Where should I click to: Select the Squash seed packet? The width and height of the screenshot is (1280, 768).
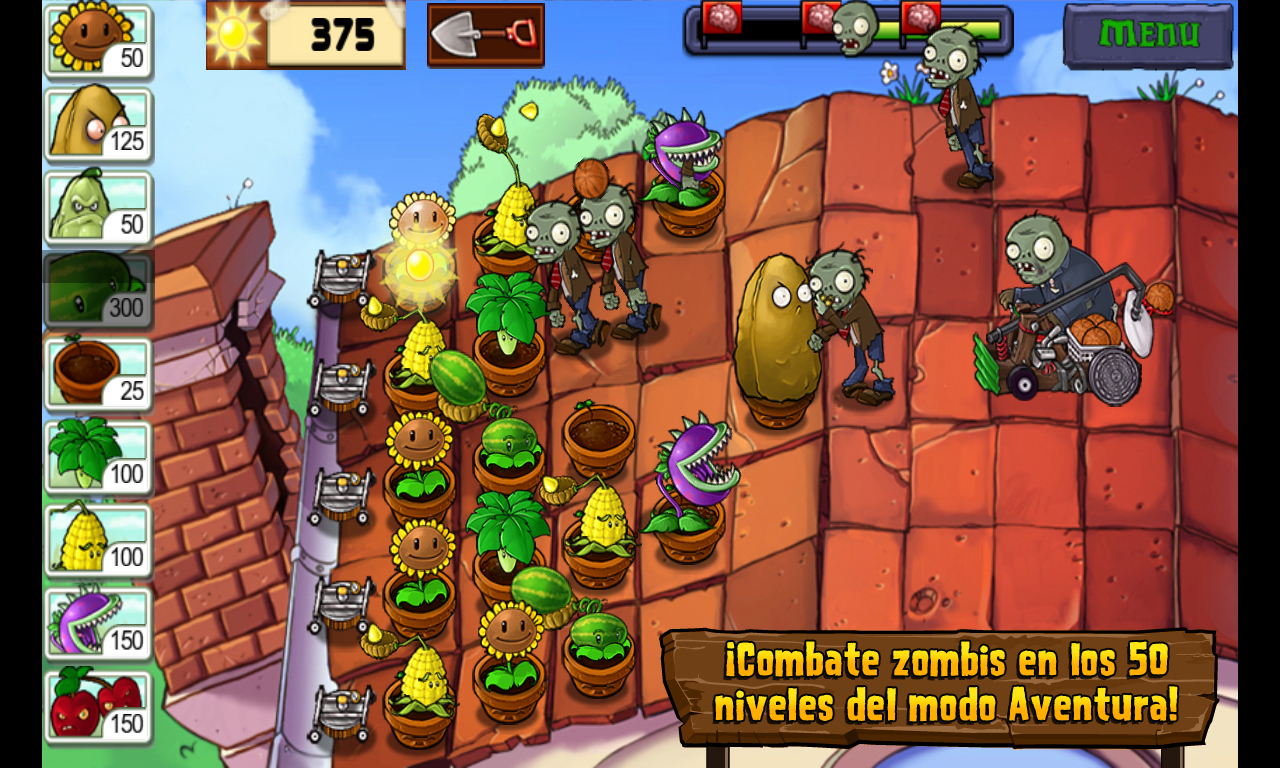(x=98, y=208)
